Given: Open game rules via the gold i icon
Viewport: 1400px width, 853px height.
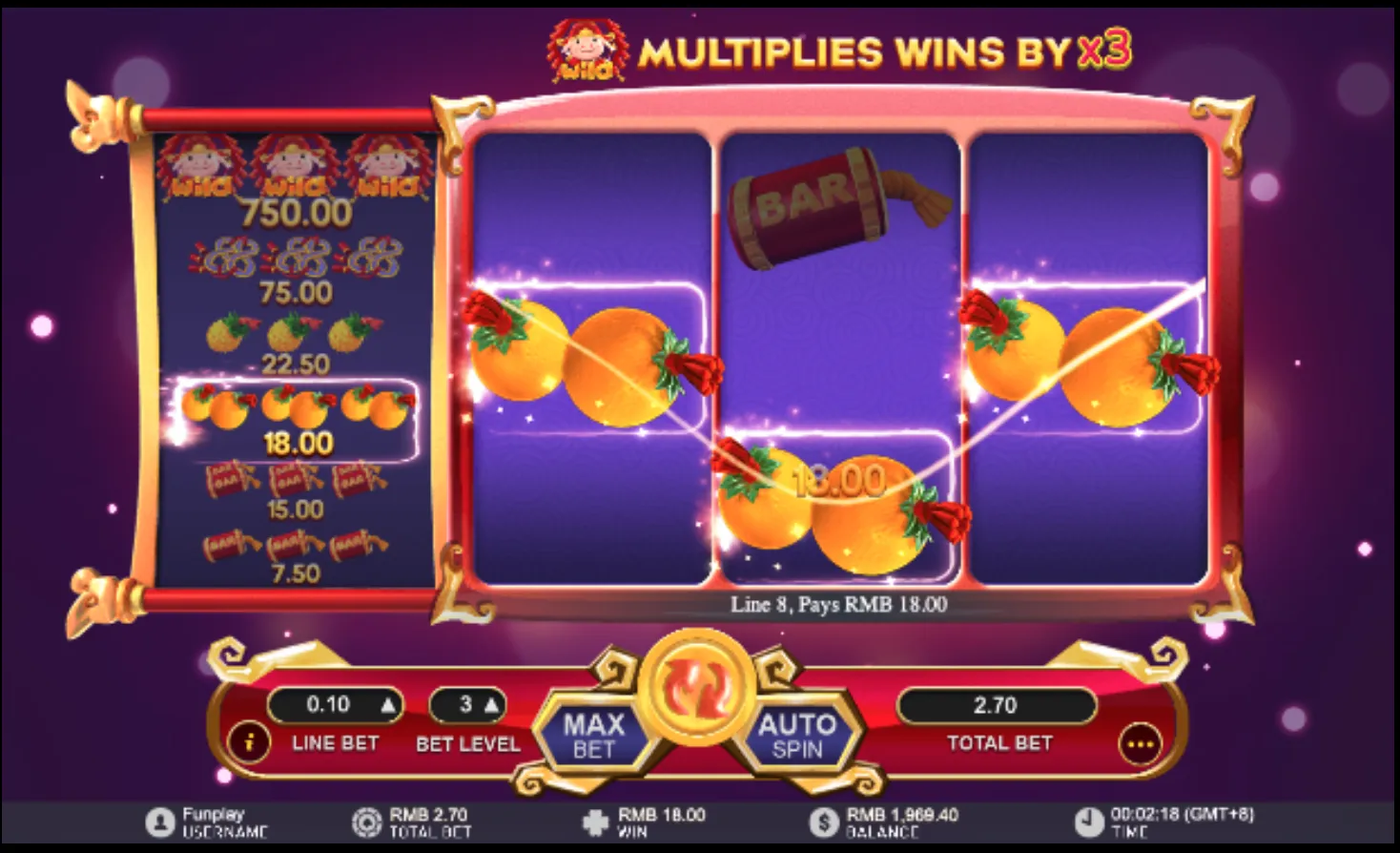Looking at the screenshot, I should tap(249, 742).
